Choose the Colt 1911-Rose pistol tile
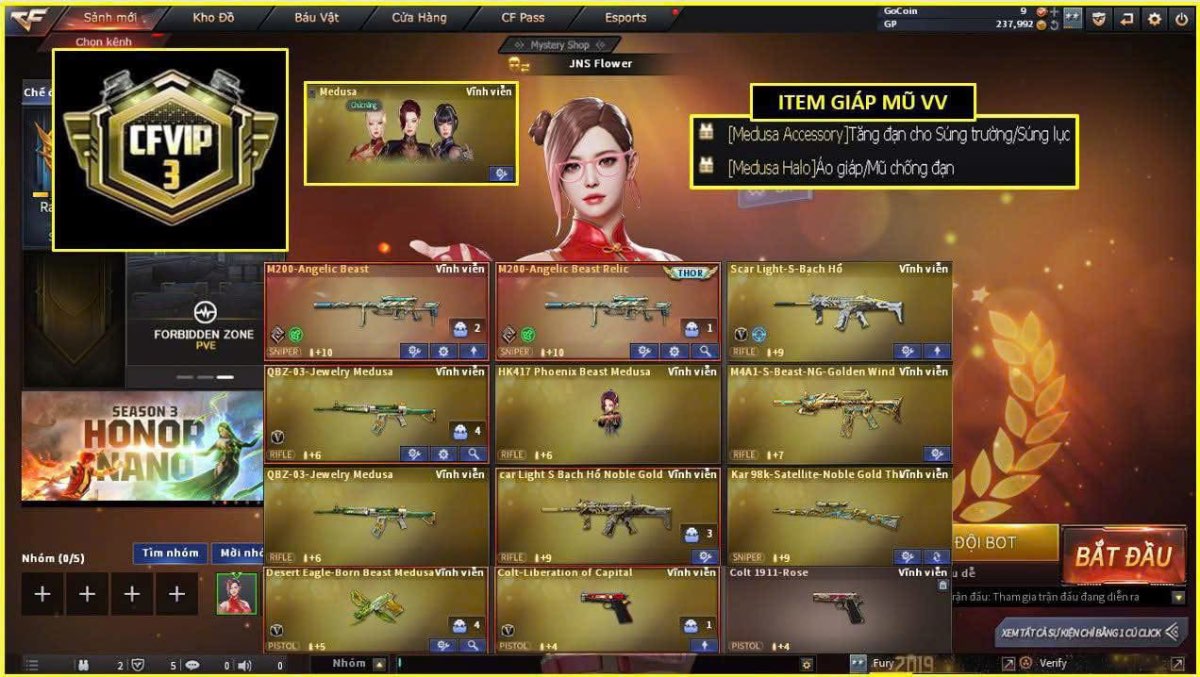1200x677 pixels. tap(838, 610)
